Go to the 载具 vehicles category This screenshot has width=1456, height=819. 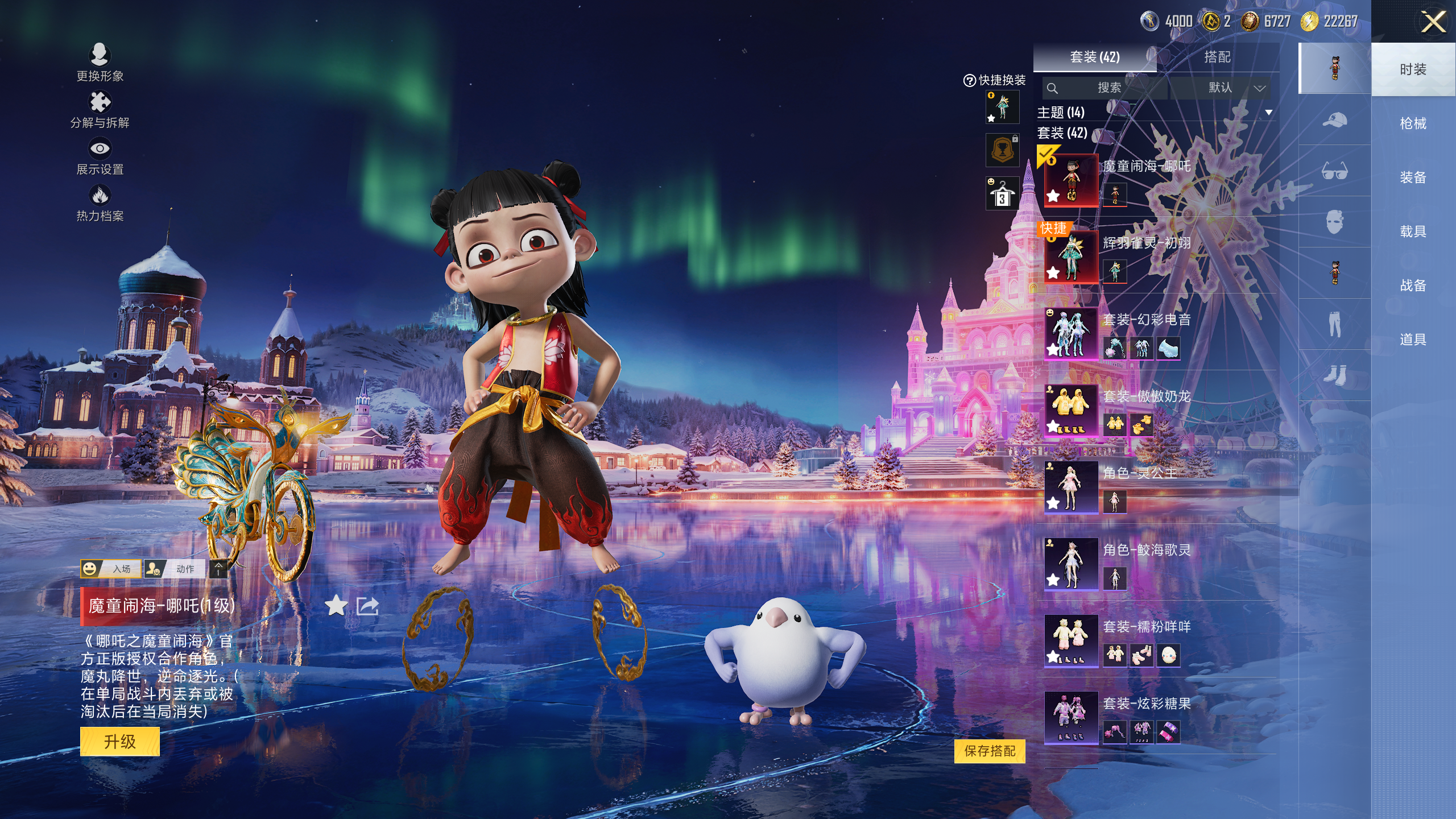point(1413,231)
